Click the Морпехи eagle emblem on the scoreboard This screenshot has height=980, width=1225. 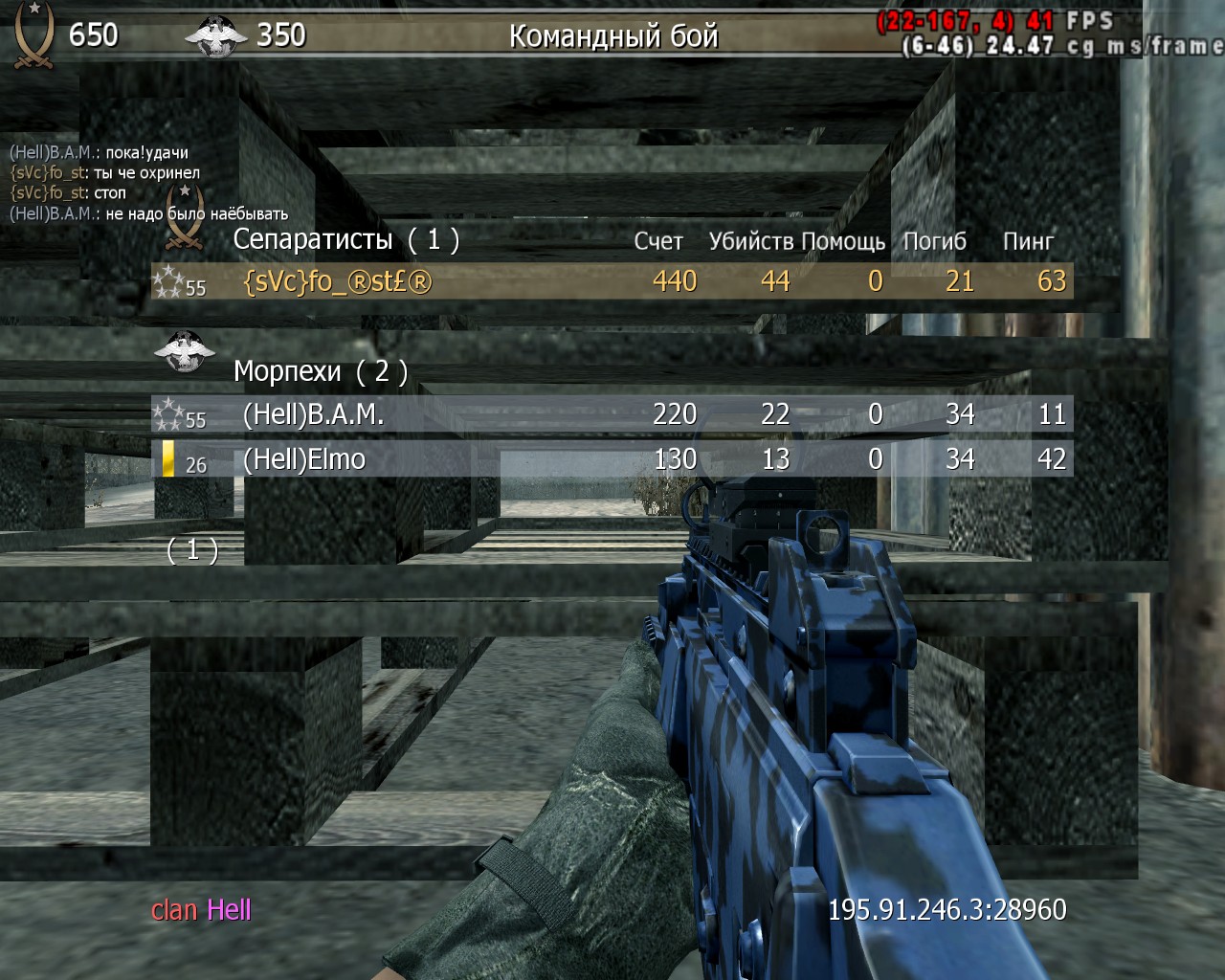click(x=184, y=351)
